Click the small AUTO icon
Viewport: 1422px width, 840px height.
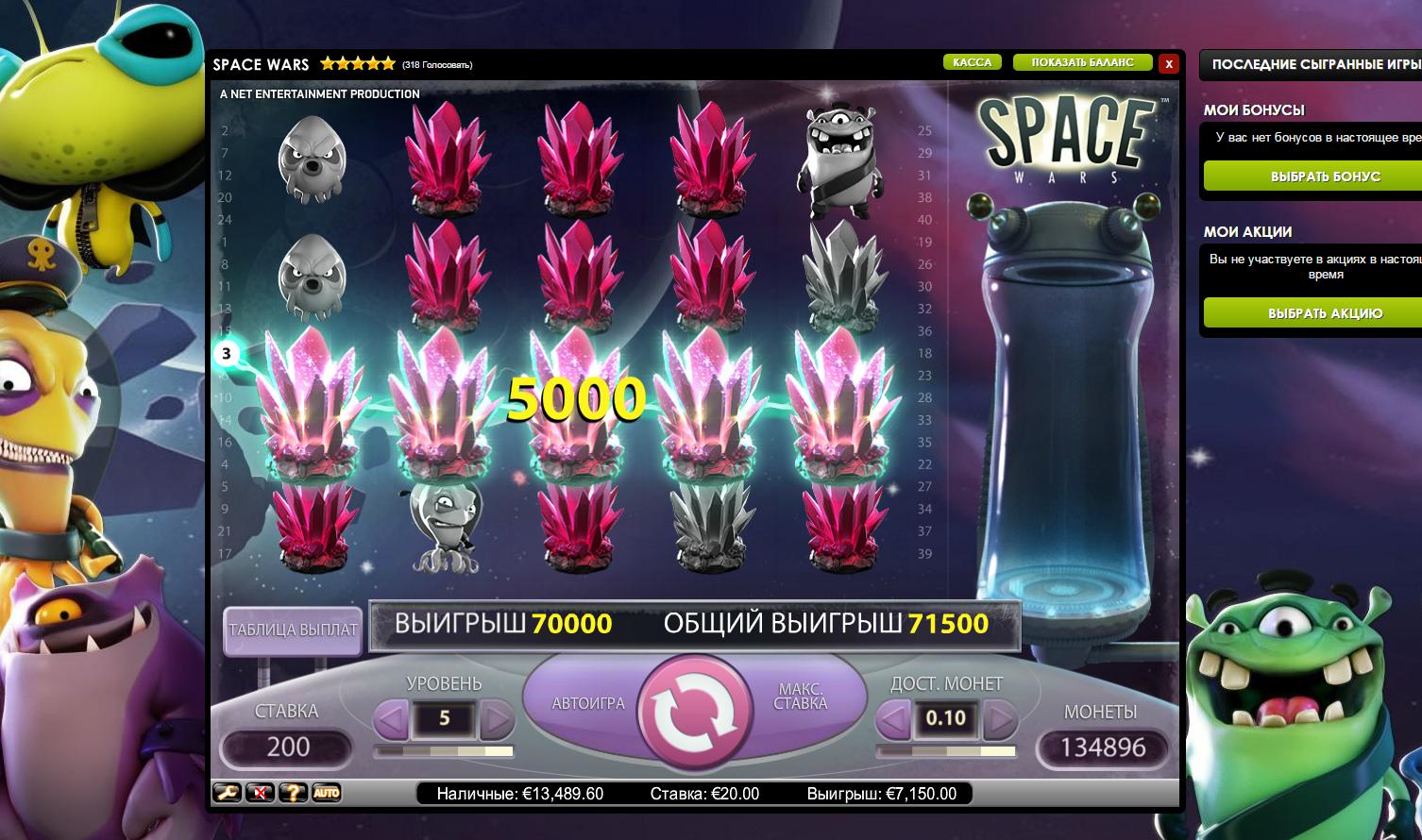click(x=326, y=793)
